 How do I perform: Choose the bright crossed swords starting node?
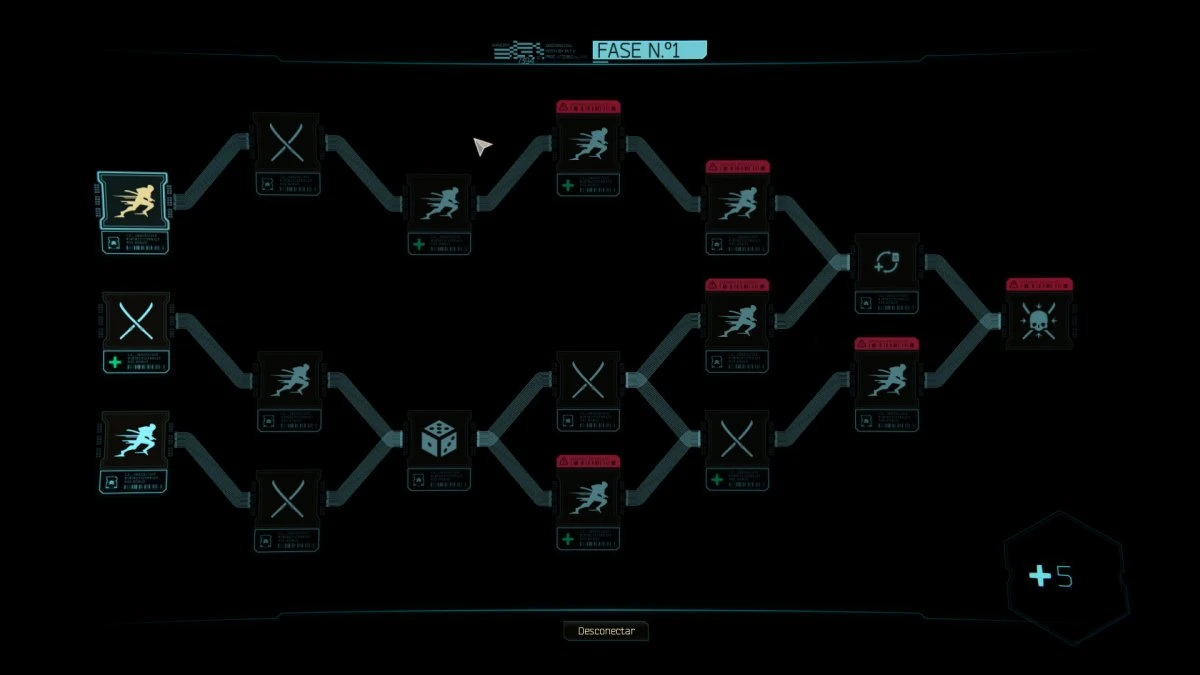point(135,321)
